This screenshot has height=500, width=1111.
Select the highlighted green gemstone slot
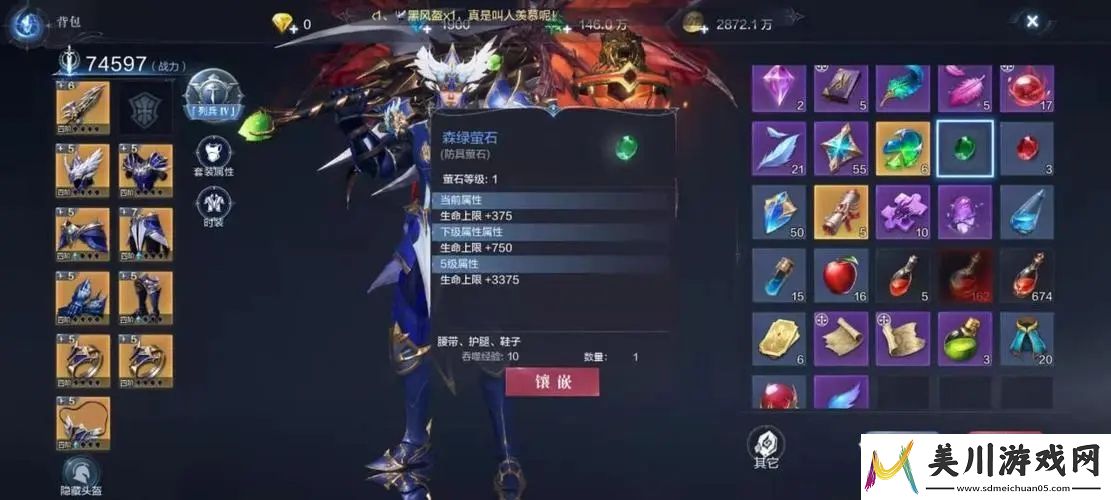[964, 148]
